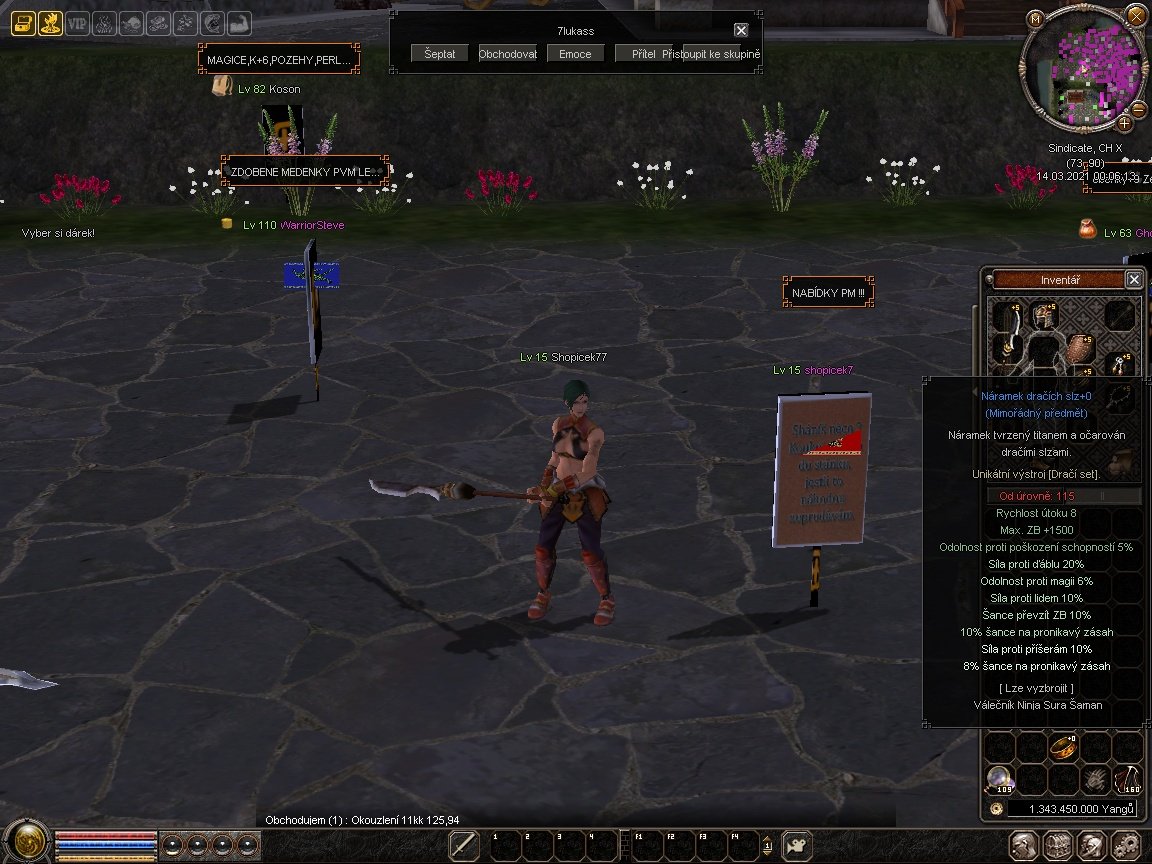Open the gear settings button at bottom right
This screenshot has height=864, width=1152.
point(1127,844)
